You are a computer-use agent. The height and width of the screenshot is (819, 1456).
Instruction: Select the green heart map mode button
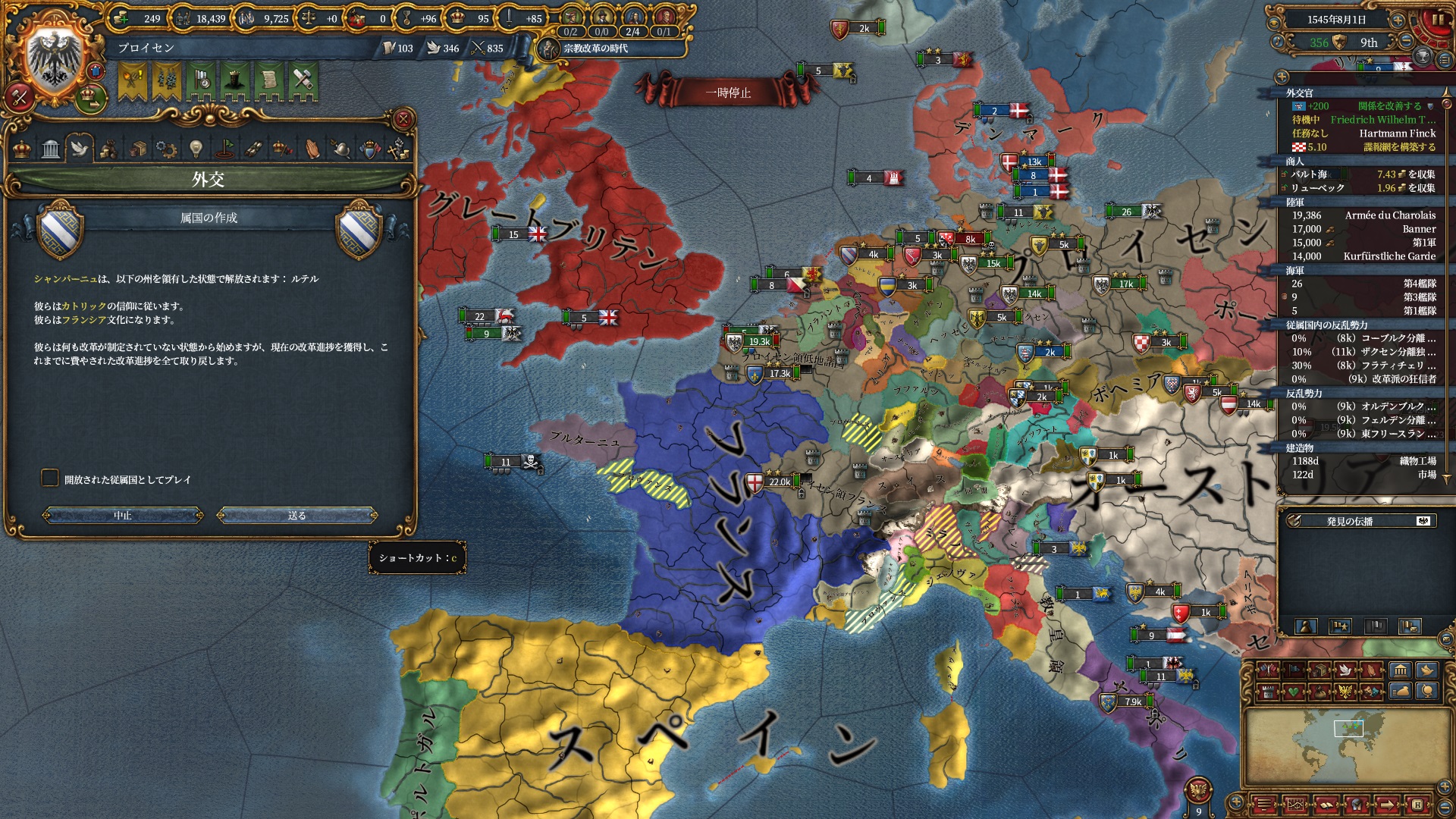(1293, 692)
